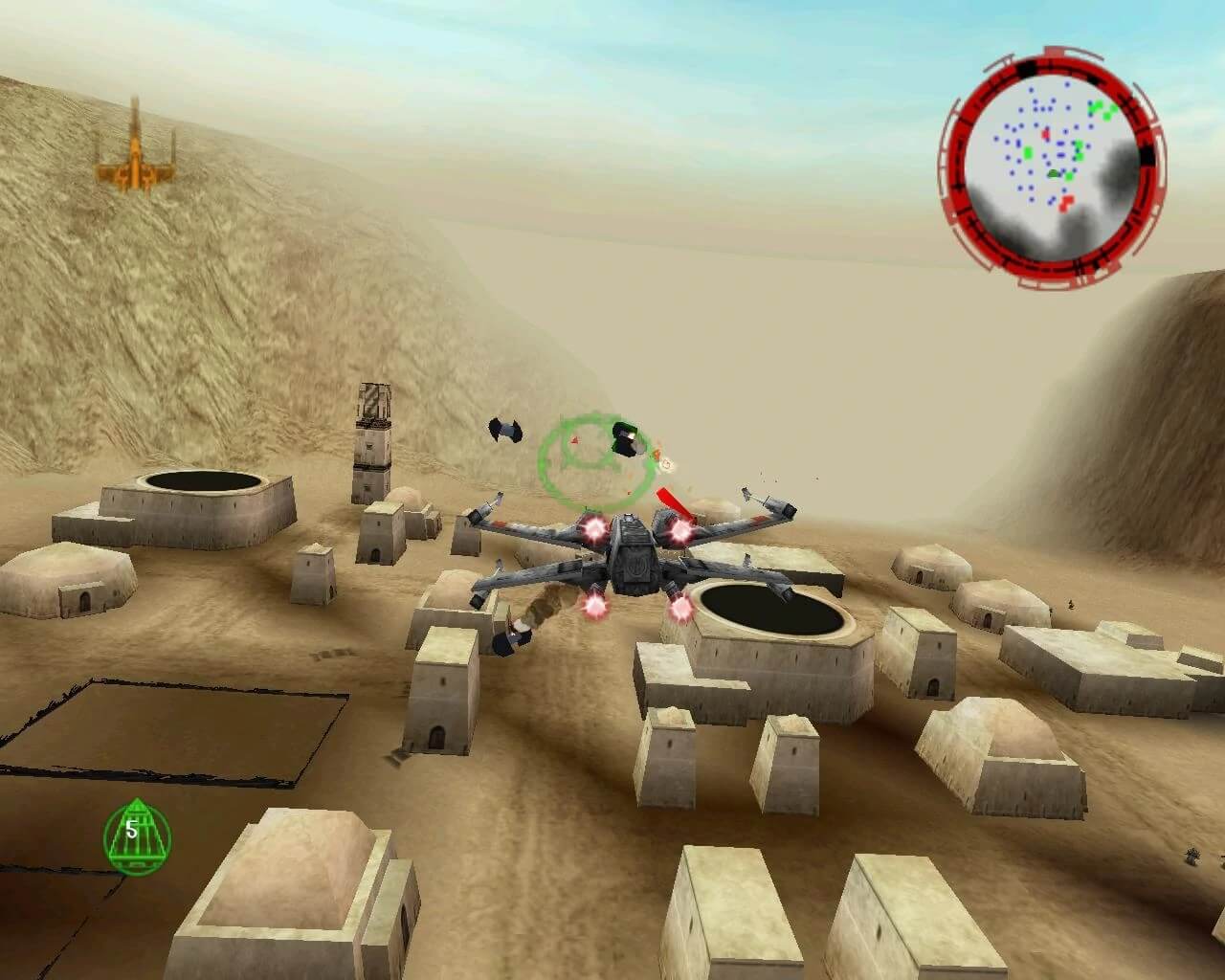
Task: Click the small red arrow inside the targeting circle
Action: (575, 440)
